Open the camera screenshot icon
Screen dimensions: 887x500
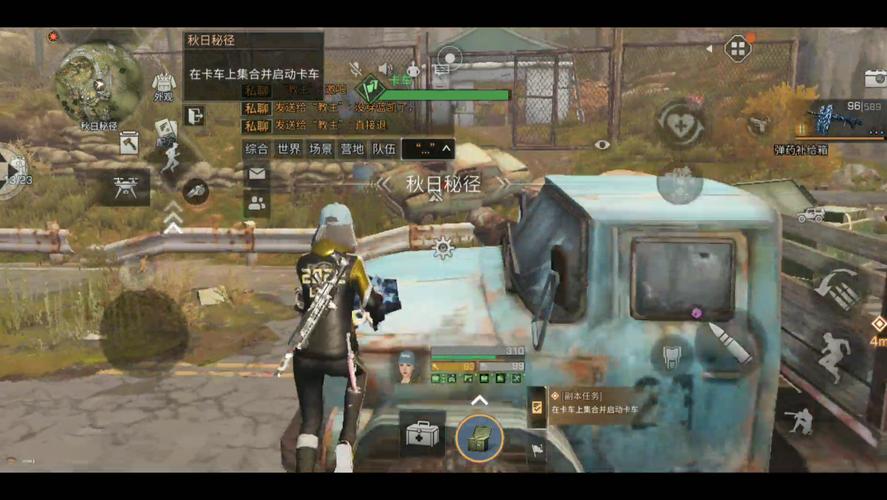point(875,79)
